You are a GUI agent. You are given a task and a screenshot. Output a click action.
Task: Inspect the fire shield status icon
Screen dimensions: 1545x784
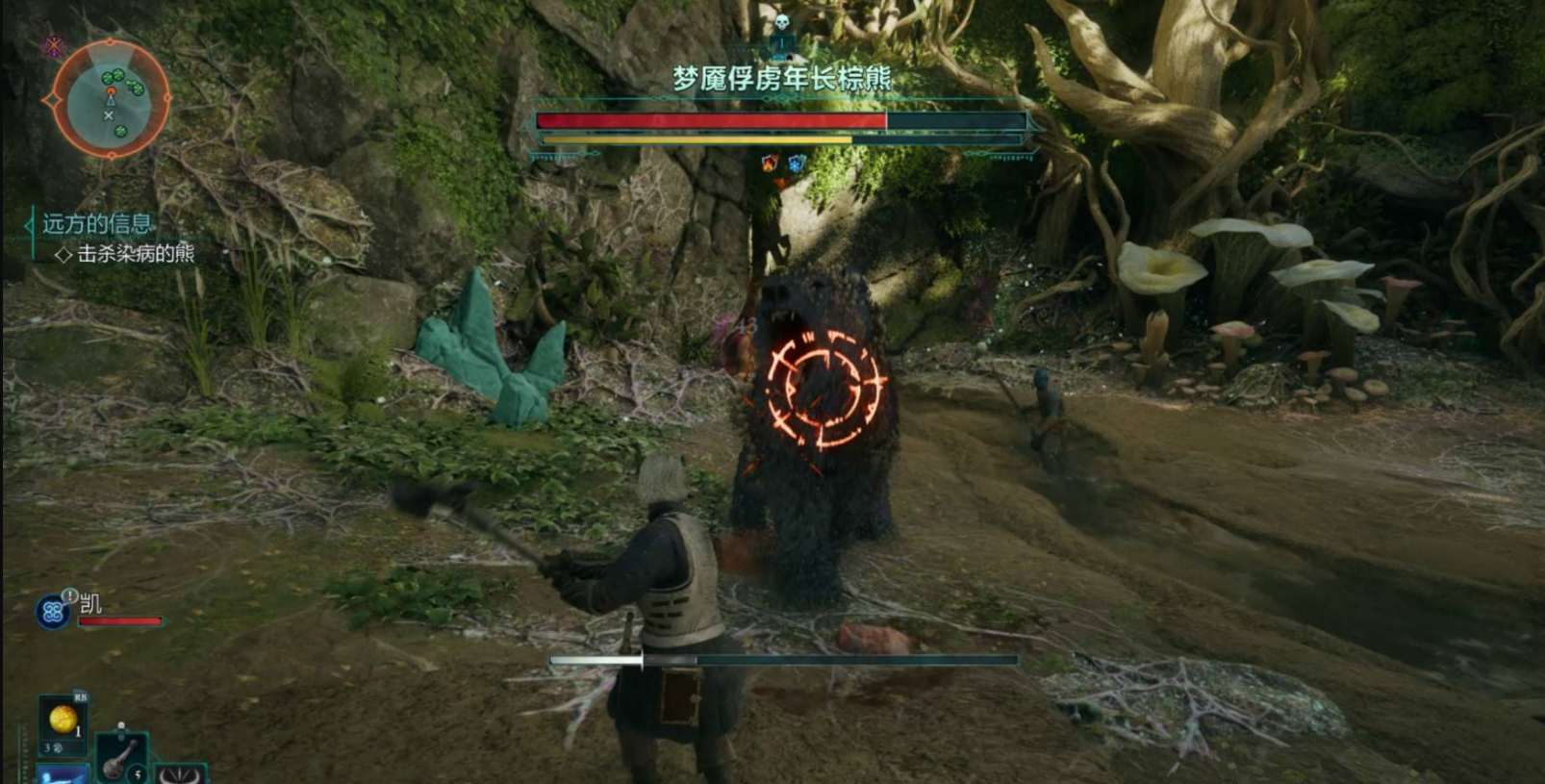pyautogui.click(x=770, y=163)
